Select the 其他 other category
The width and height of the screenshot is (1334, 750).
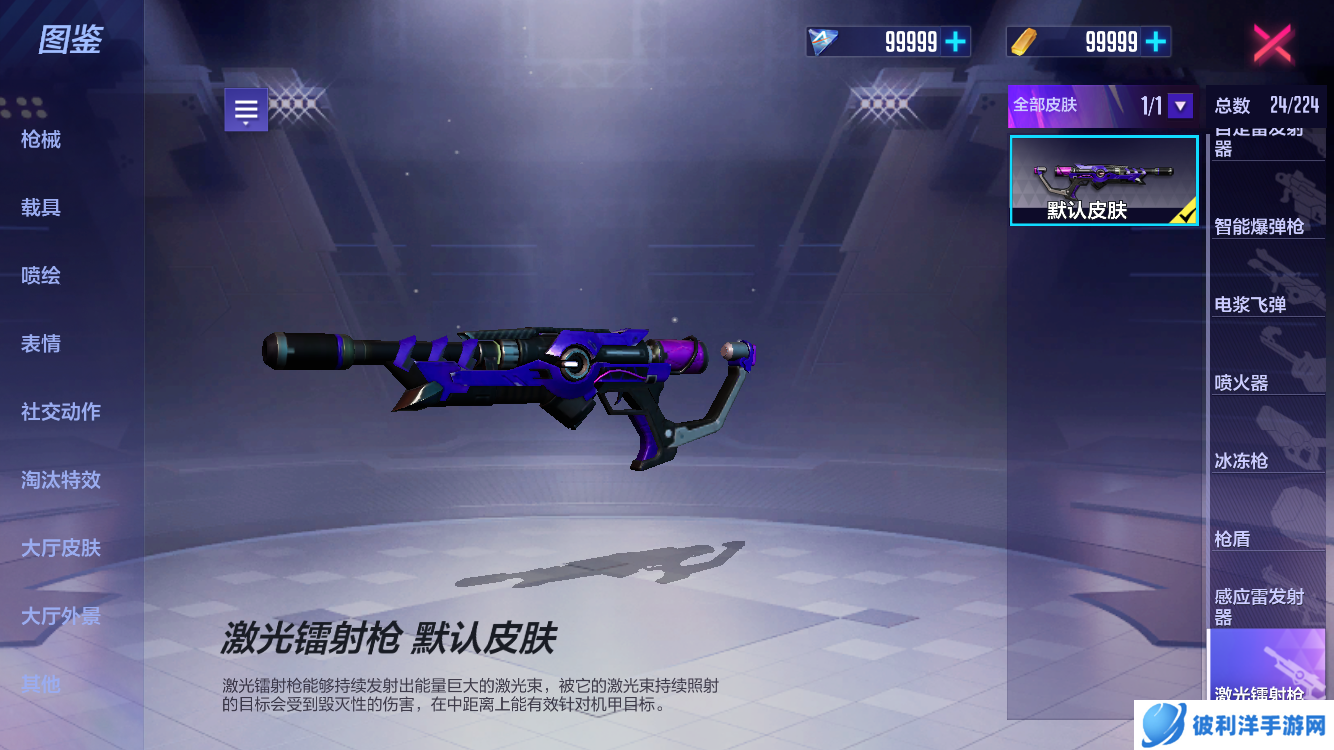pyautogui.click(x=41, y=683)
